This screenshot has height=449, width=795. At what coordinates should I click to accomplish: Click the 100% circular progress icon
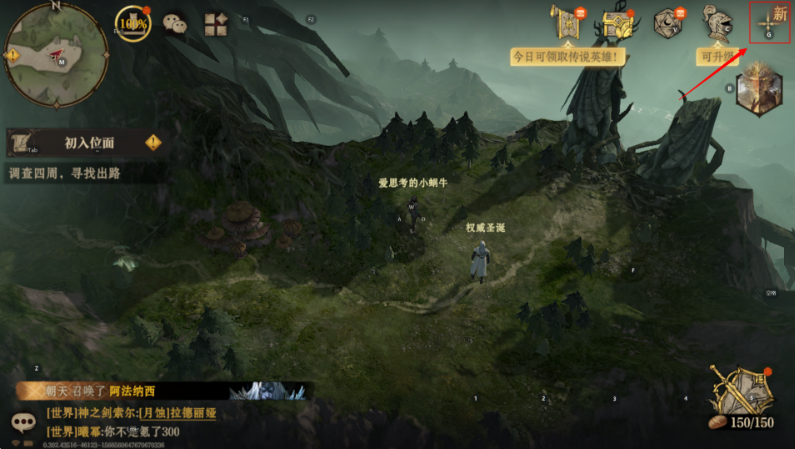(132, 23)
